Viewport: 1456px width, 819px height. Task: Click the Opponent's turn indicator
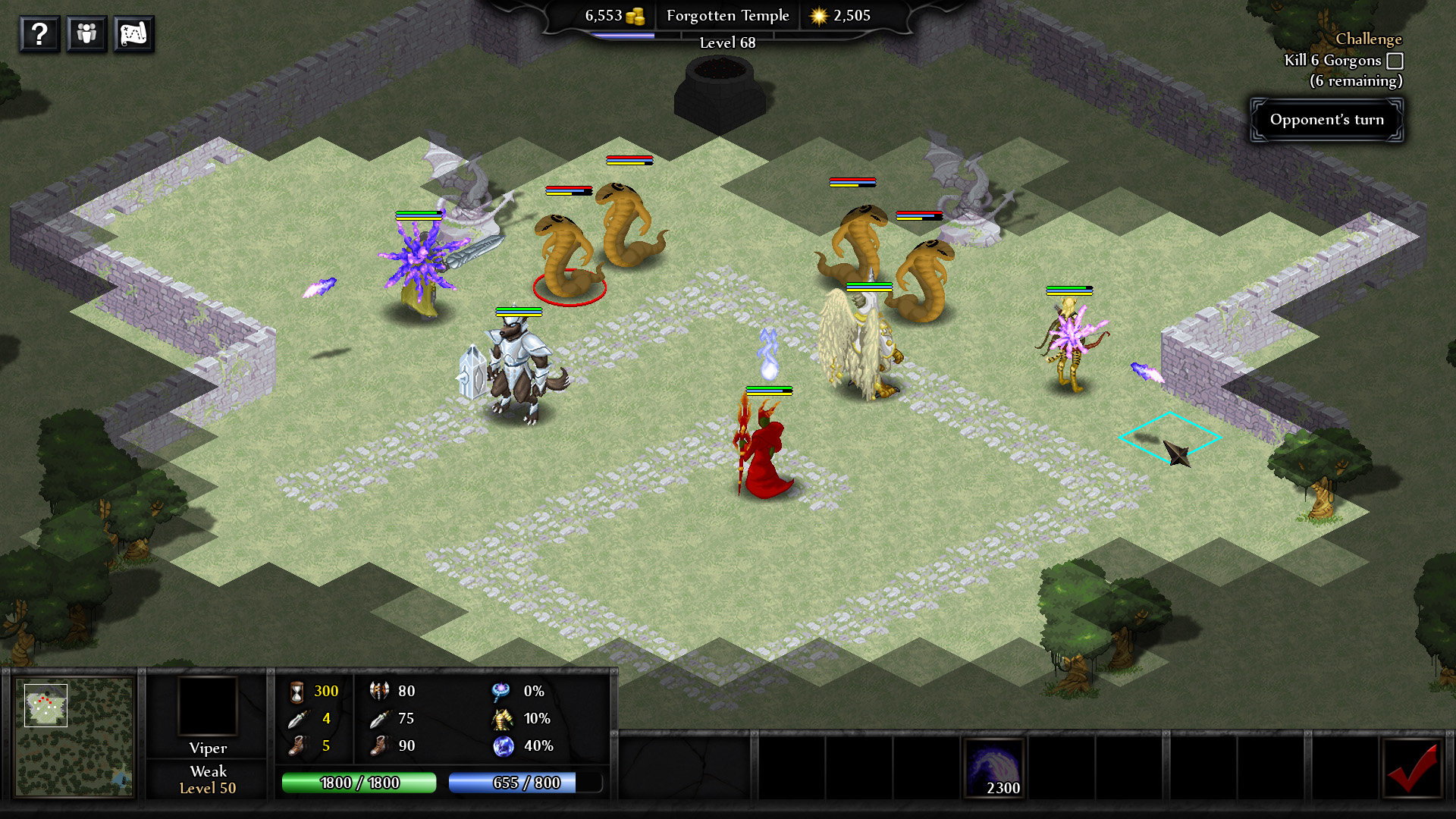[x=1326, y=119]
